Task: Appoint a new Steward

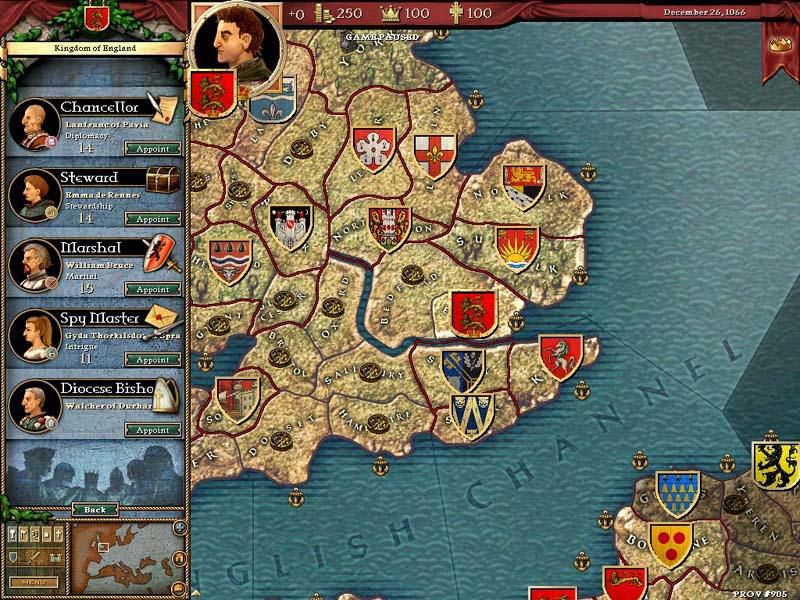Action: tap(153, 219)
